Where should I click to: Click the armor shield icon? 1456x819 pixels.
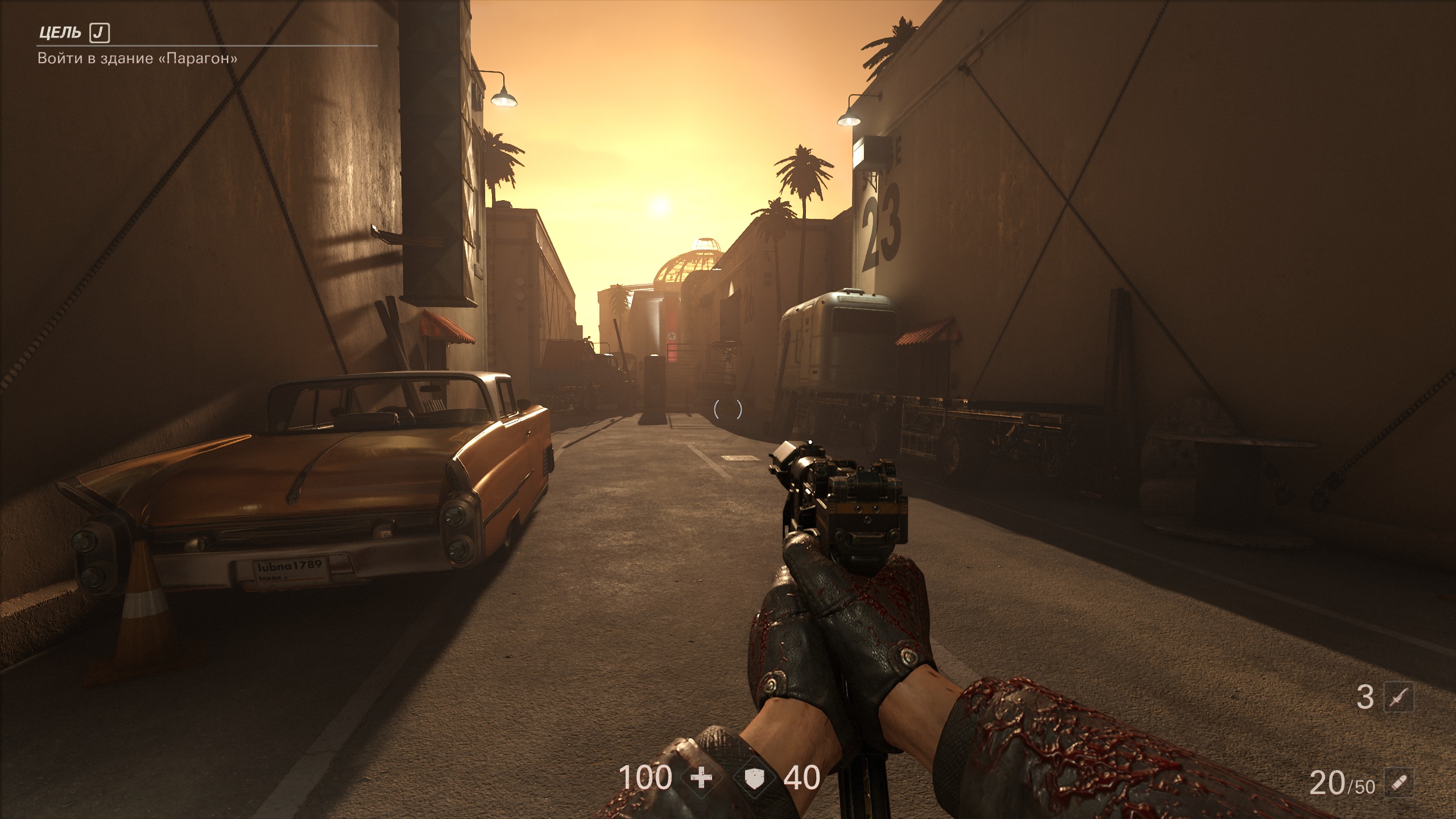(755, 777)
